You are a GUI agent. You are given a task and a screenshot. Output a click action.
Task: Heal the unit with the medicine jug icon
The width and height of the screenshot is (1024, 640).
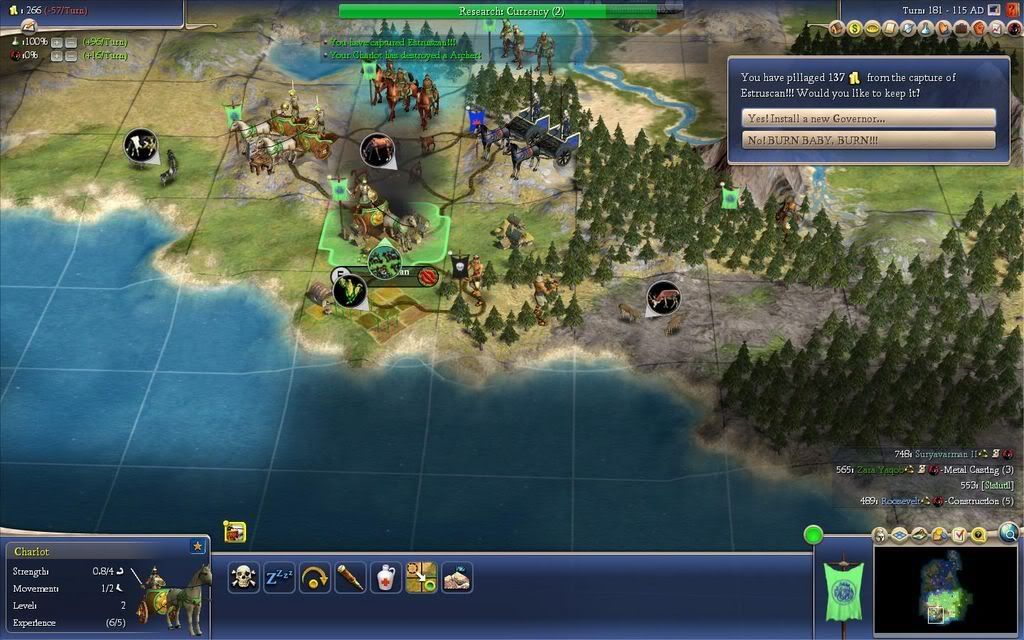(x=386, y=577)
